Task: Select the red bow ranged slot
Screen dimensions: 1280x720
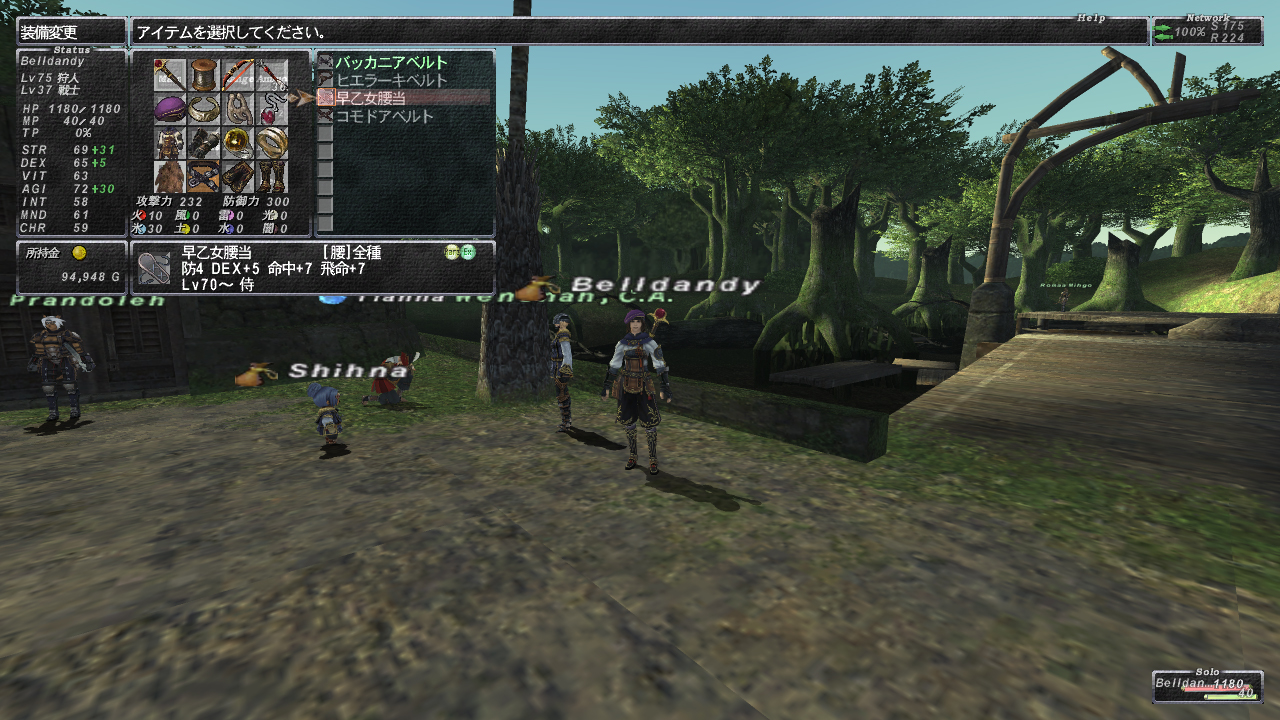Action: click(x=238, y=75)
